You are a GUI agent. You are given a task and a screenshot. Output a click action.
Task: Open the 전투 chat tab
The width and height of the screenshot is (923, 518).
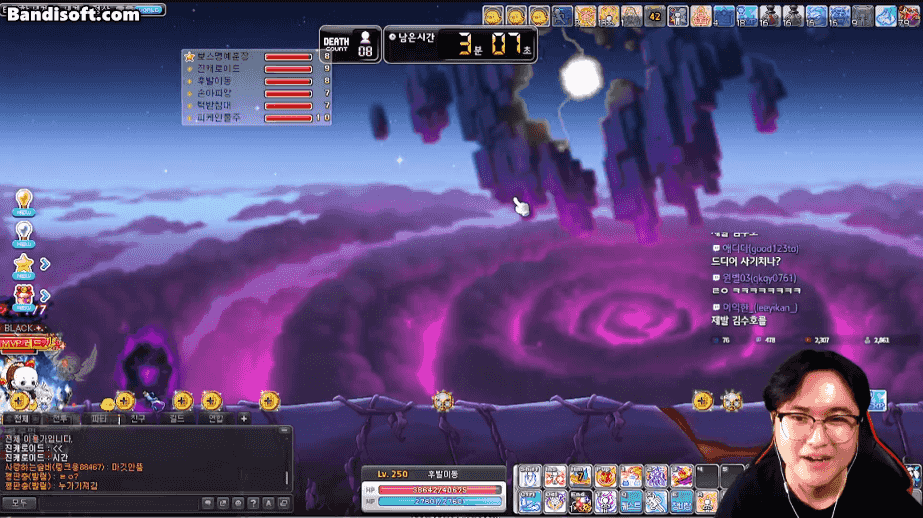point(61,419)
